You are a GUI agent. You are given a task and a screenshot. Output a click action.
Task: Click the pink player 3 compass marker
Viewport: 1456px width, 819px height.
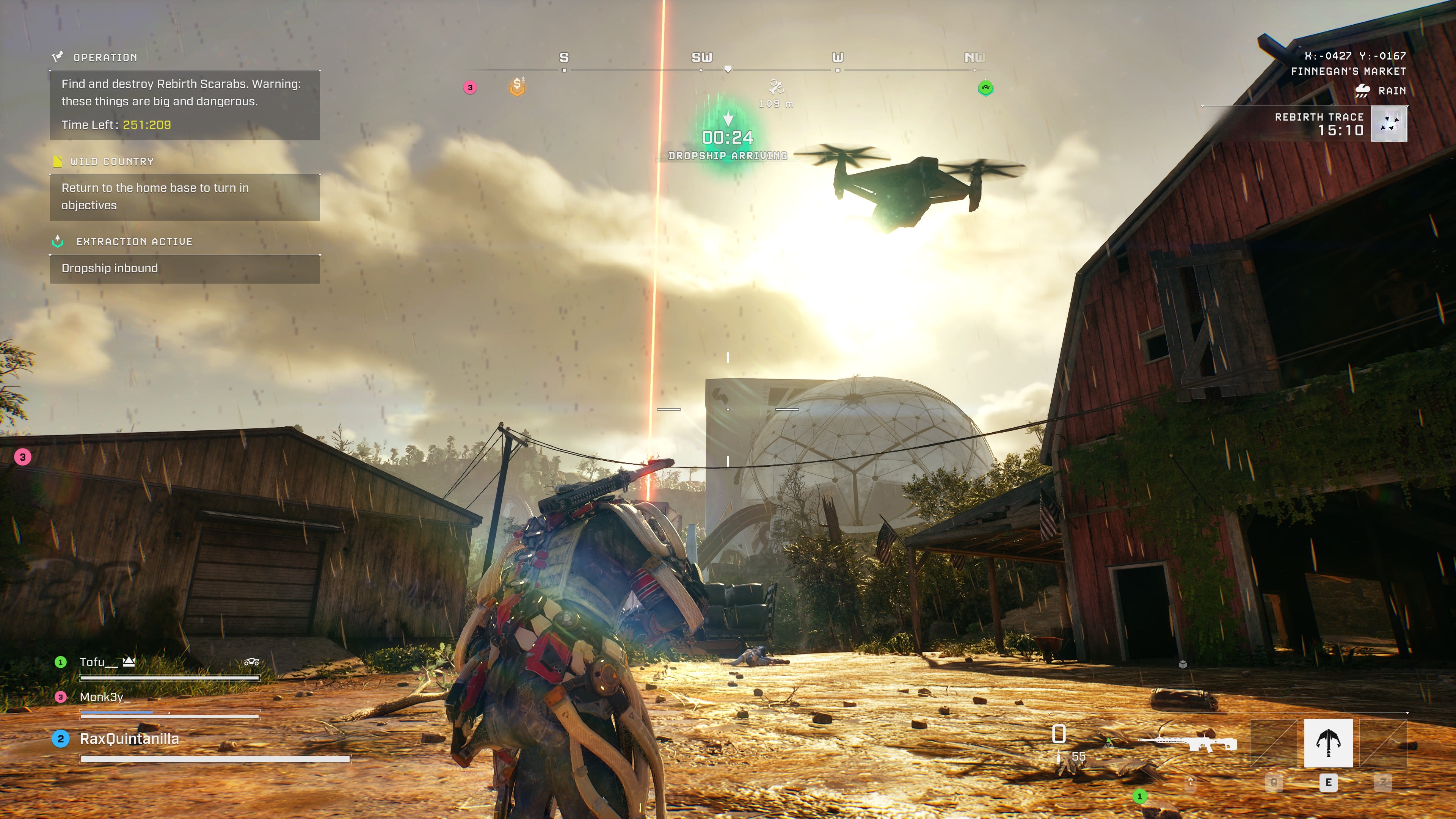coord(470,88)
